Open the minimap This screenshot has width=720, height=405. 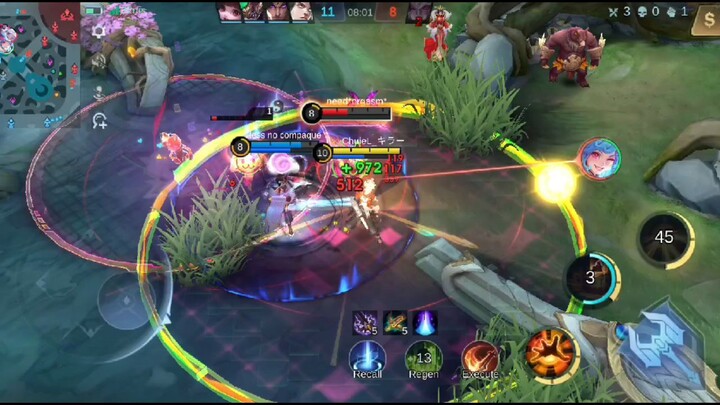tap(40, 58)
